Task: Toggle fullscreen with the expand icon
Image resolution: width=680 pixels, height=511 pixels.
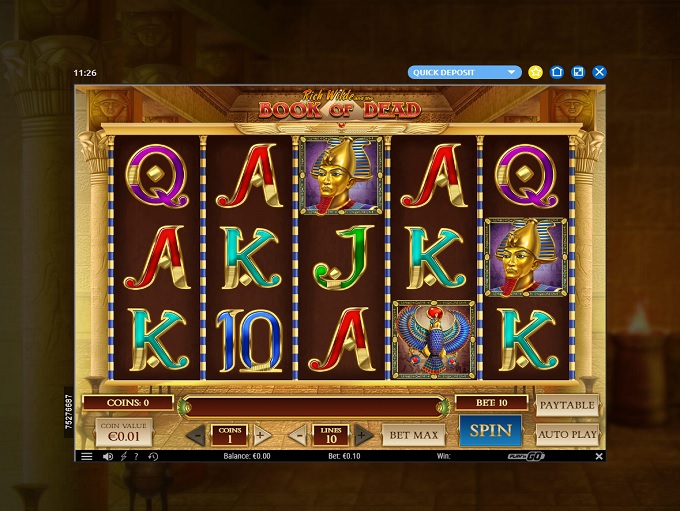Action: [578, 72]
